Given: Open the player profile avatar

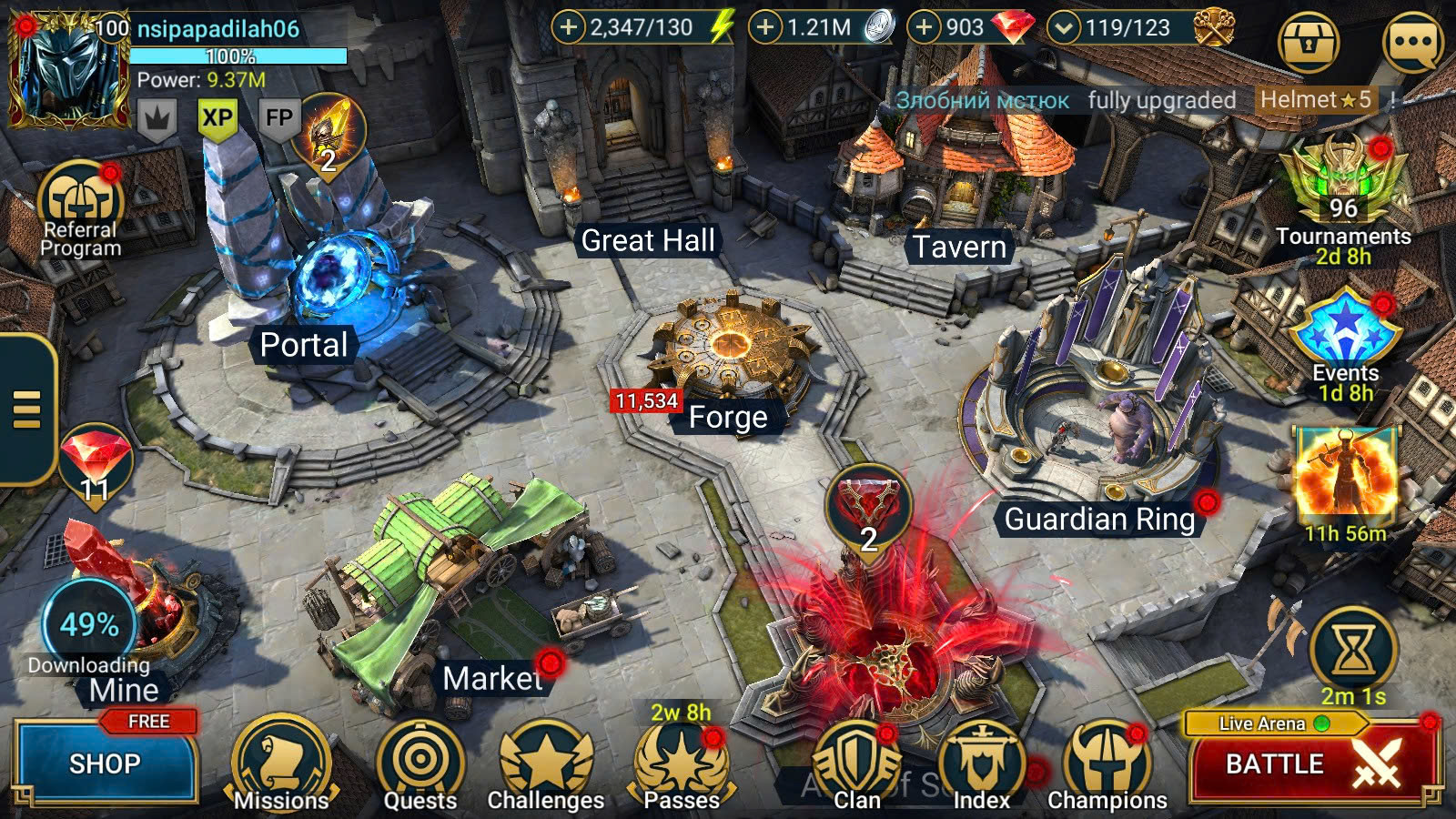Looking at the screenshot, I should [68, 71].
